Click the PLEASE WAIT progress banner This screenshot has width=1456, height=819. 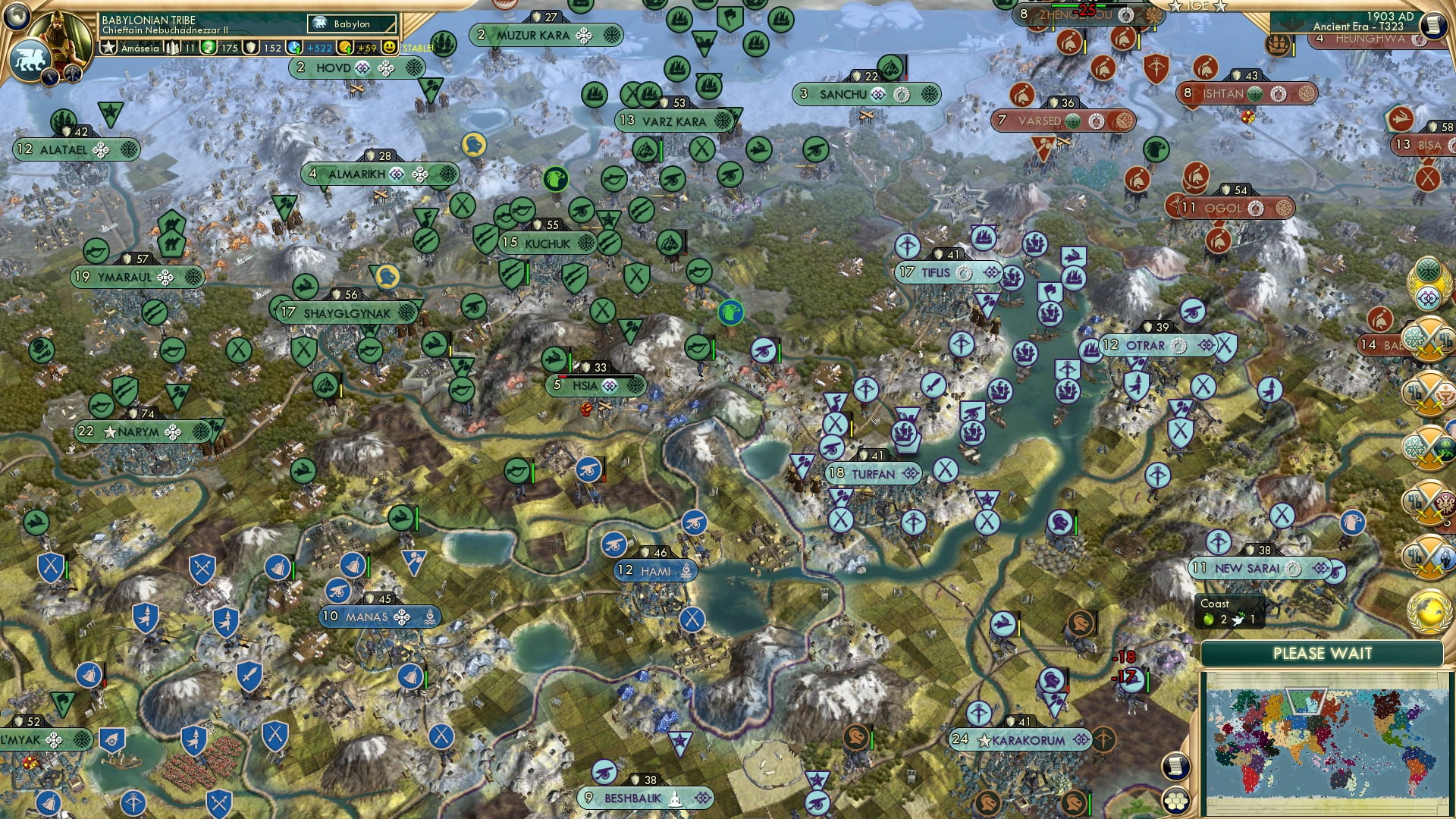tap(1321, 653)
